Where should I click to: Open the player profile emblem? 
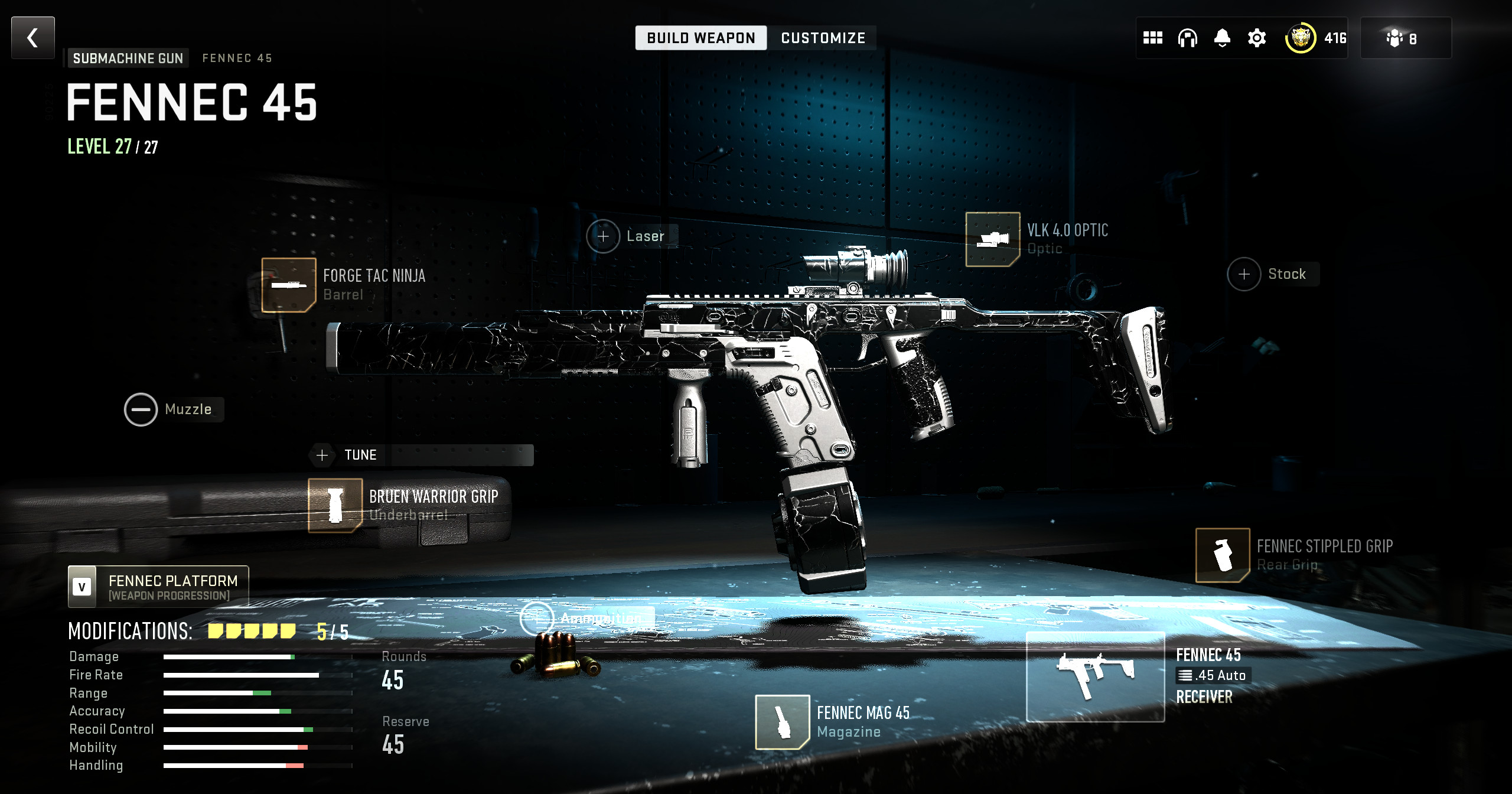click(1300, 38)
